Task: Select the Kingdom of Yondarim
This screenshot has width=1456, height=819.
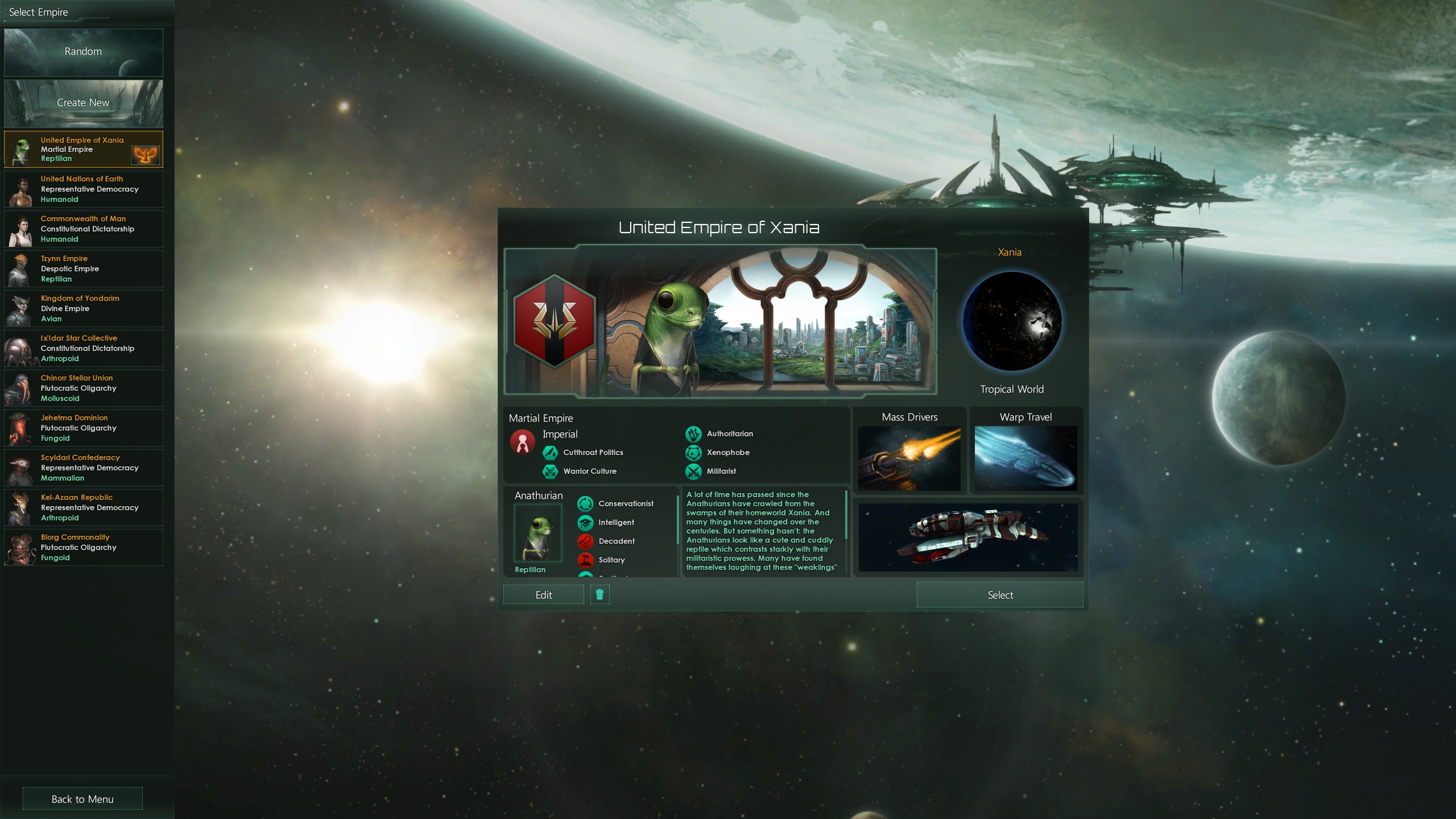Action: pos(83,308)
